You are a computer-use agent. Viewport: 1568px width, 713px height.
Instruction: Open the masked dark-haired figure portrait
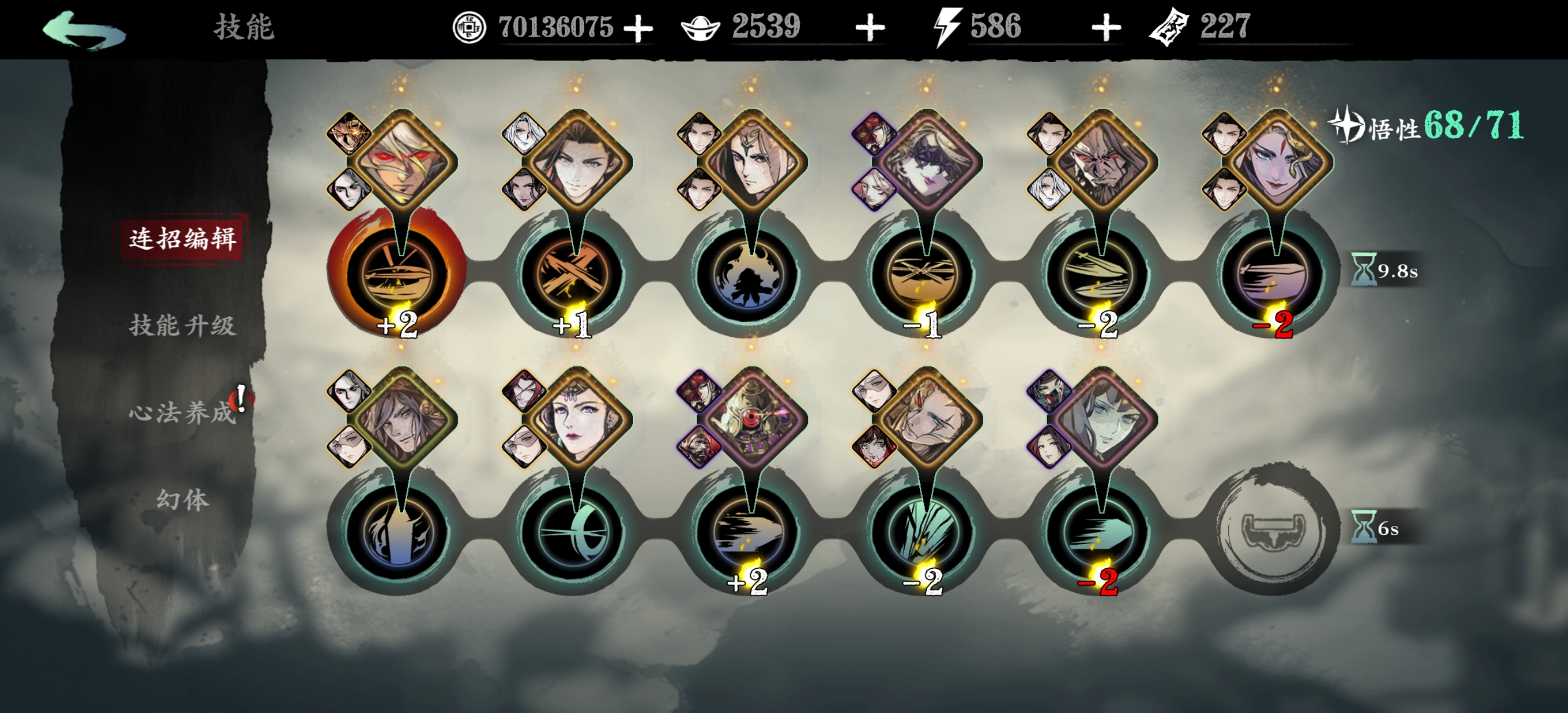[927, 161]
